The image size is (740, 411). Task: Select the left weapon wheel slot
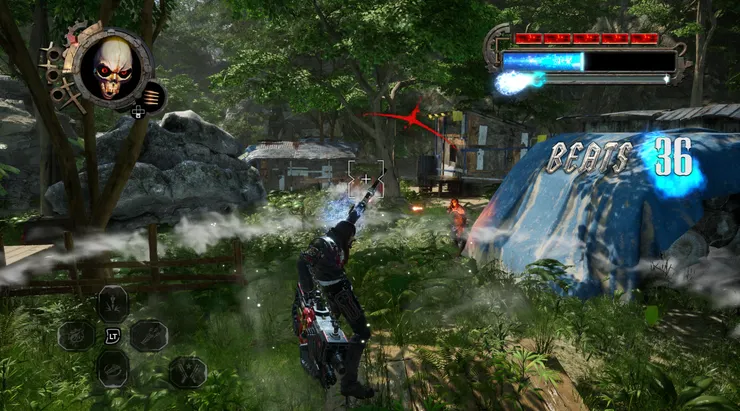[76, 335]
